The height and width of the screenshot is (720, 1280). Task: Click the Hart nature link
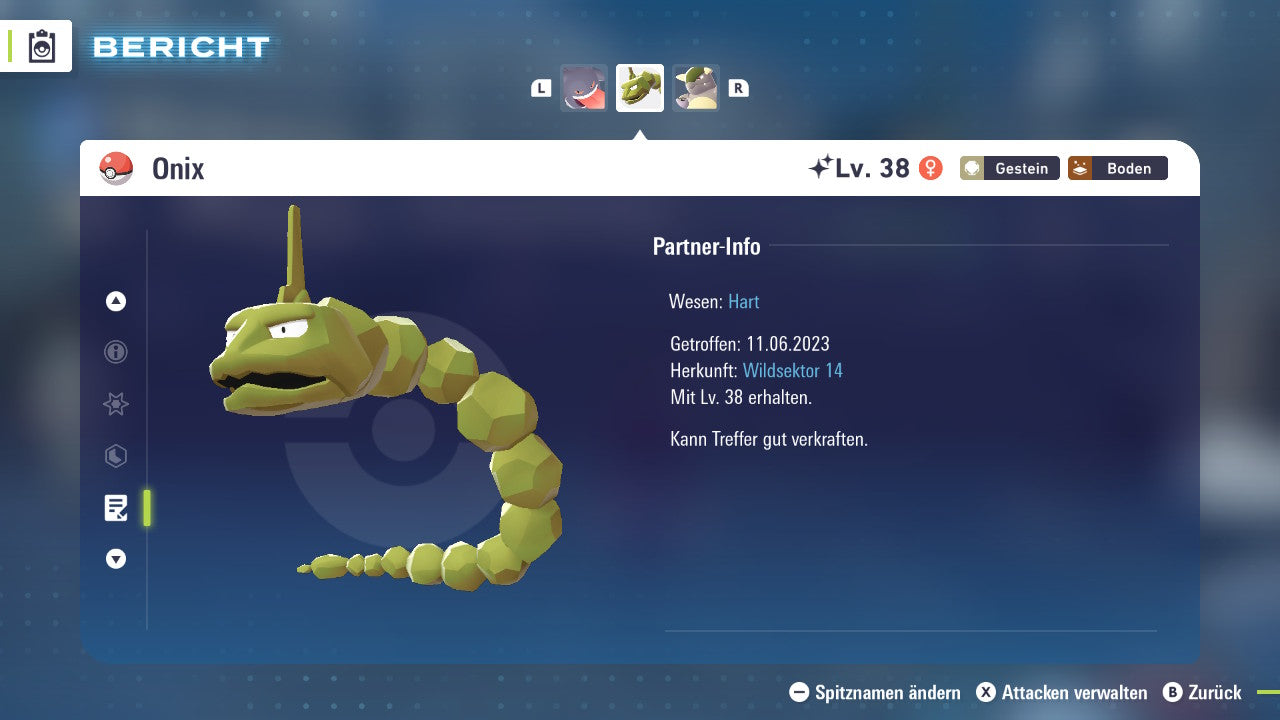tap(743, 301)
